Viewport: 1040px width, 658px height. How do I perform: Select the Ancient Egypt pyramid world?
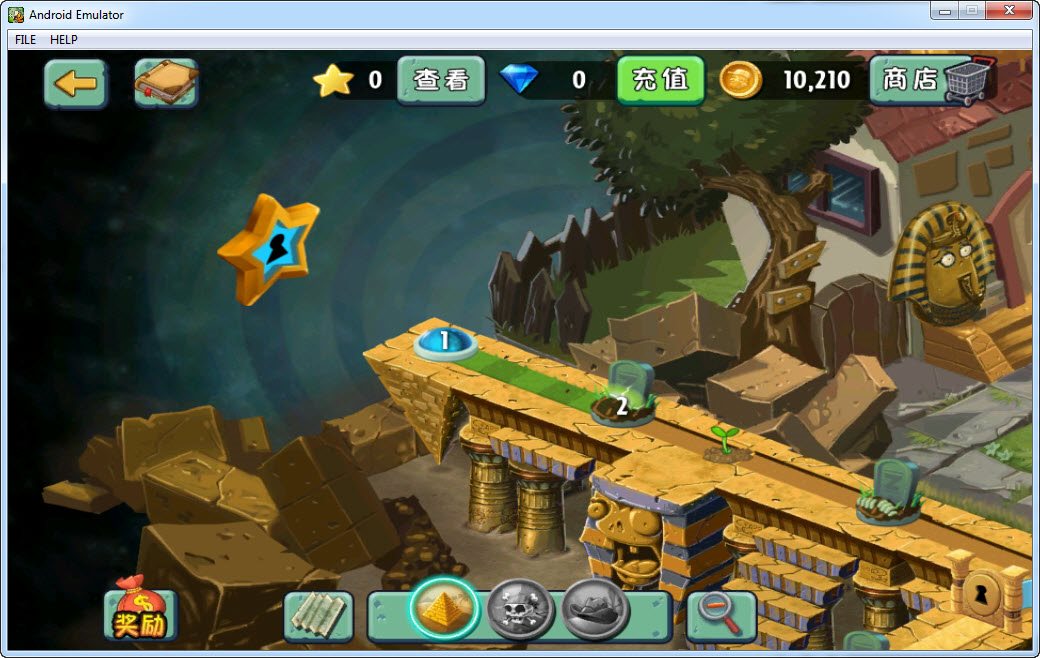(x=444, y=609)
